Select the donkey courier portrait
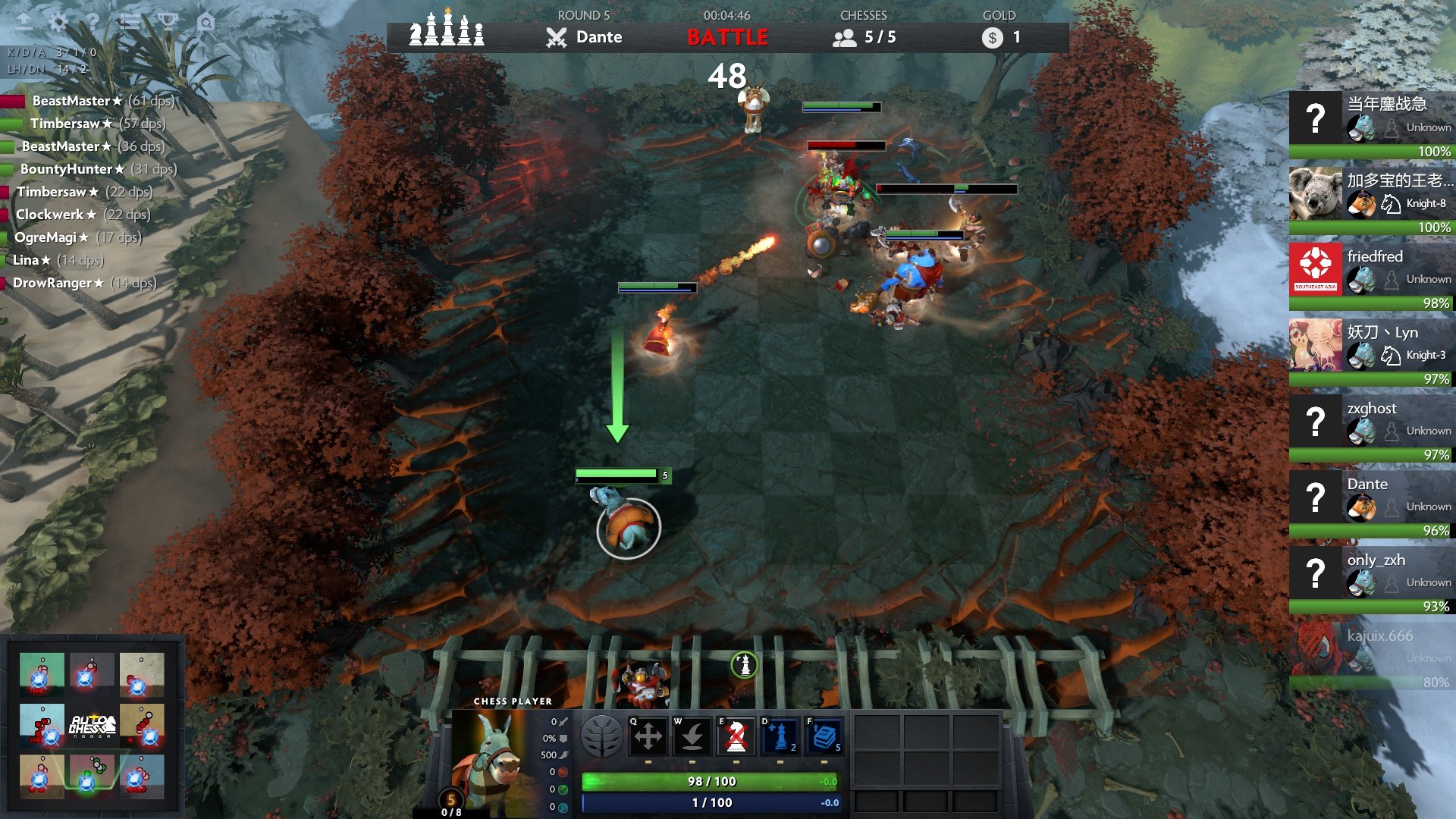The width and height of the screenshot is (1456, 819). pyautogui.click(x=489, y=762)
